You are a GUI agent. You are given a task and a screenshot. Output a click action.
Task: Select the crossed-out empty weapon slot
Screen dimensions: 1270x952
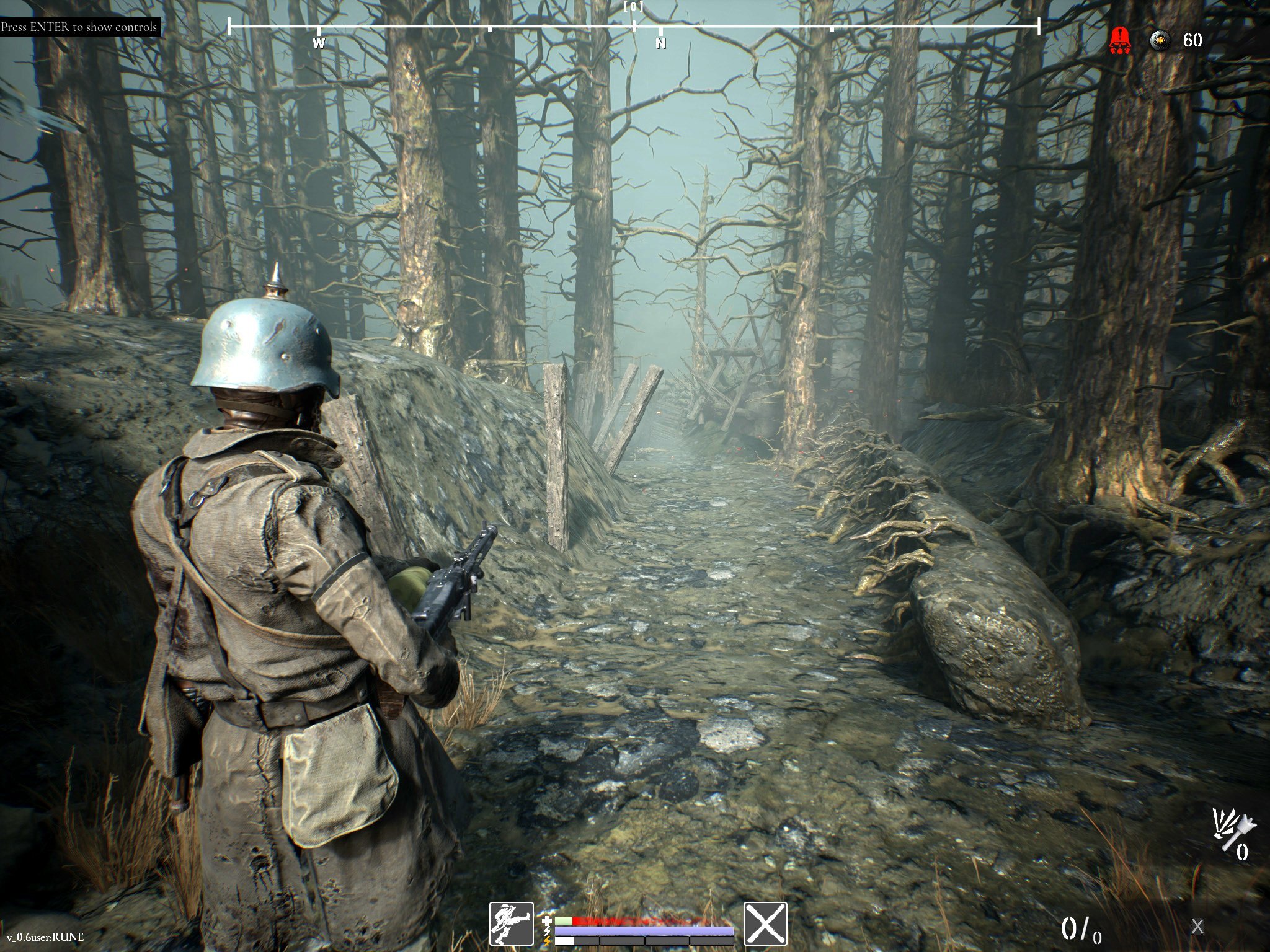(765, 923)
